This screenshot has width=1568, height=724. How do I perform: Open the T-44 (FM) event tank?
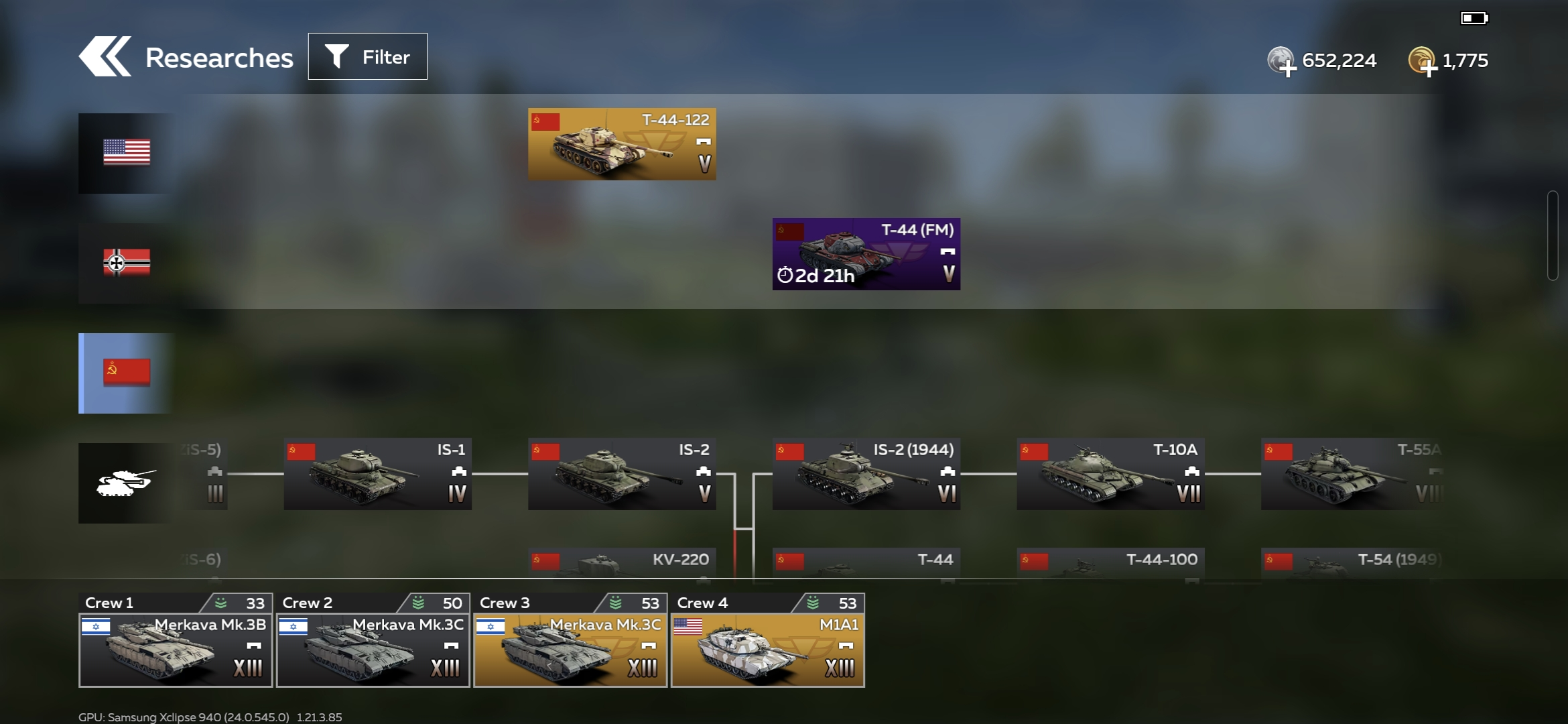866,254
